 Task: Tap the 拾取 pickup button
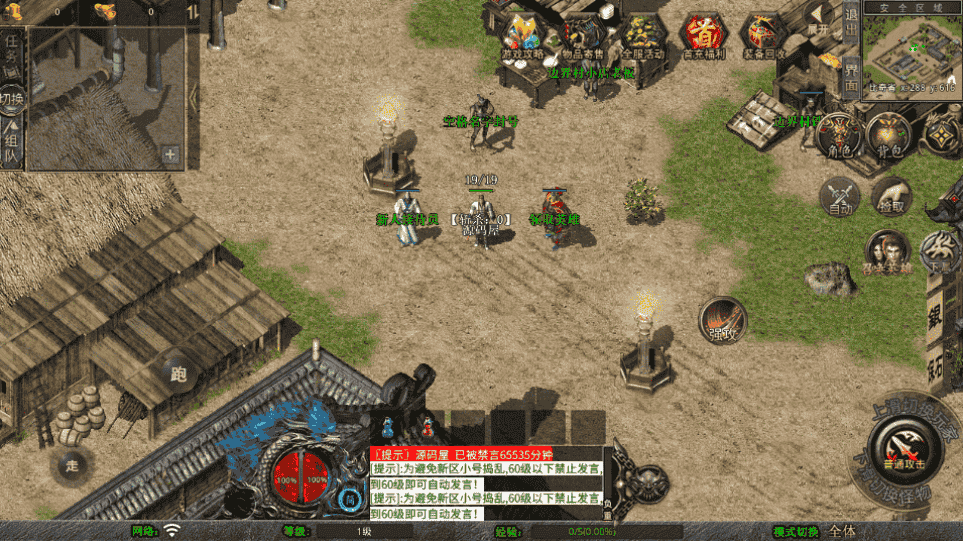pos(890,195)
